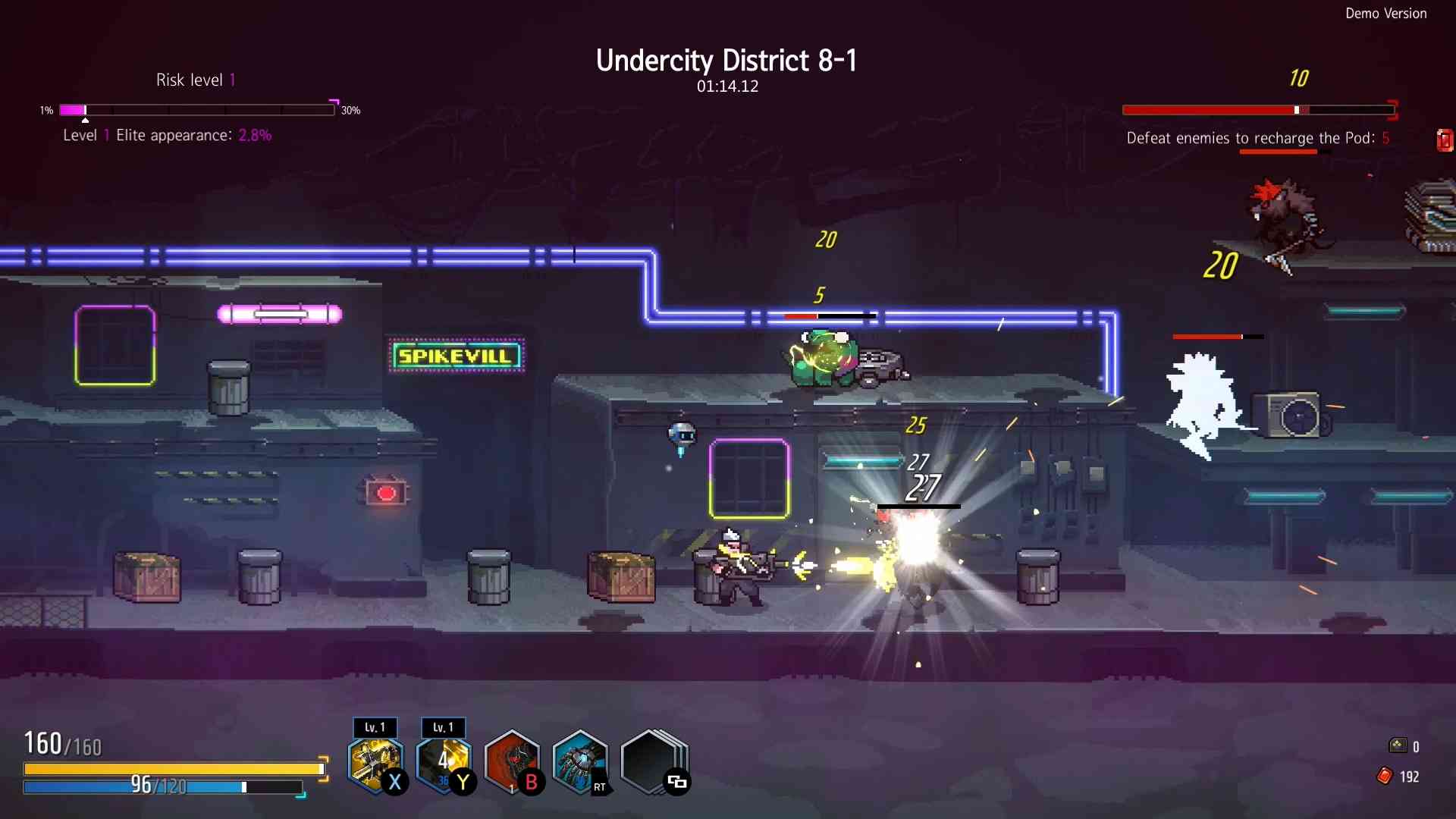Click the red gem currency icon
This screenshot has height=819, width=1456.
pos(1385,776)
